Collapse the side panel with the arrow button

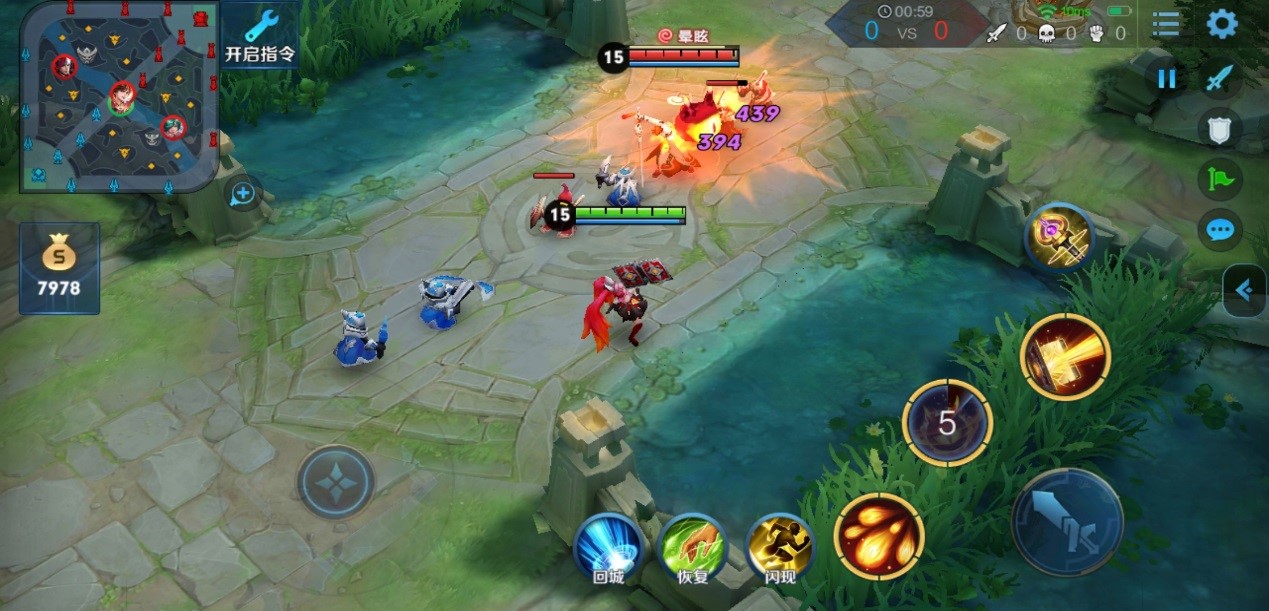pos(1245,291)
